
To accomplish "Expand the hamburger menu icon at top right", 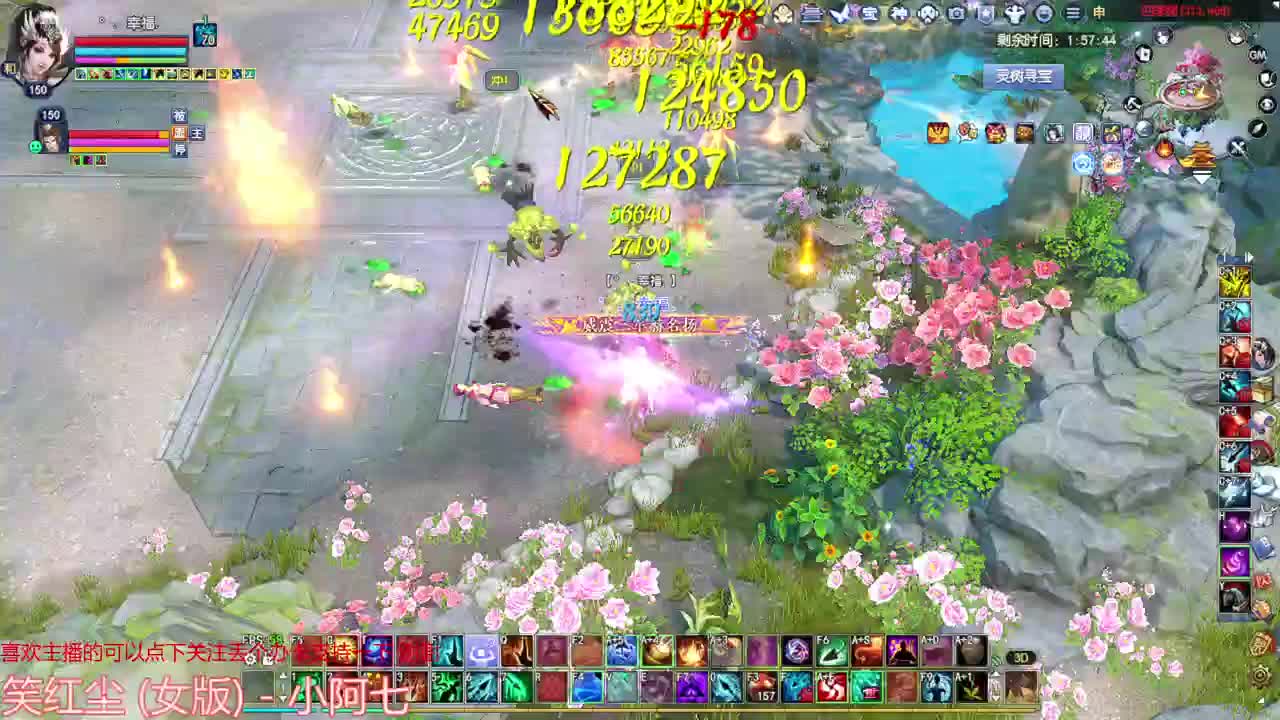I will coord(1073,13).
